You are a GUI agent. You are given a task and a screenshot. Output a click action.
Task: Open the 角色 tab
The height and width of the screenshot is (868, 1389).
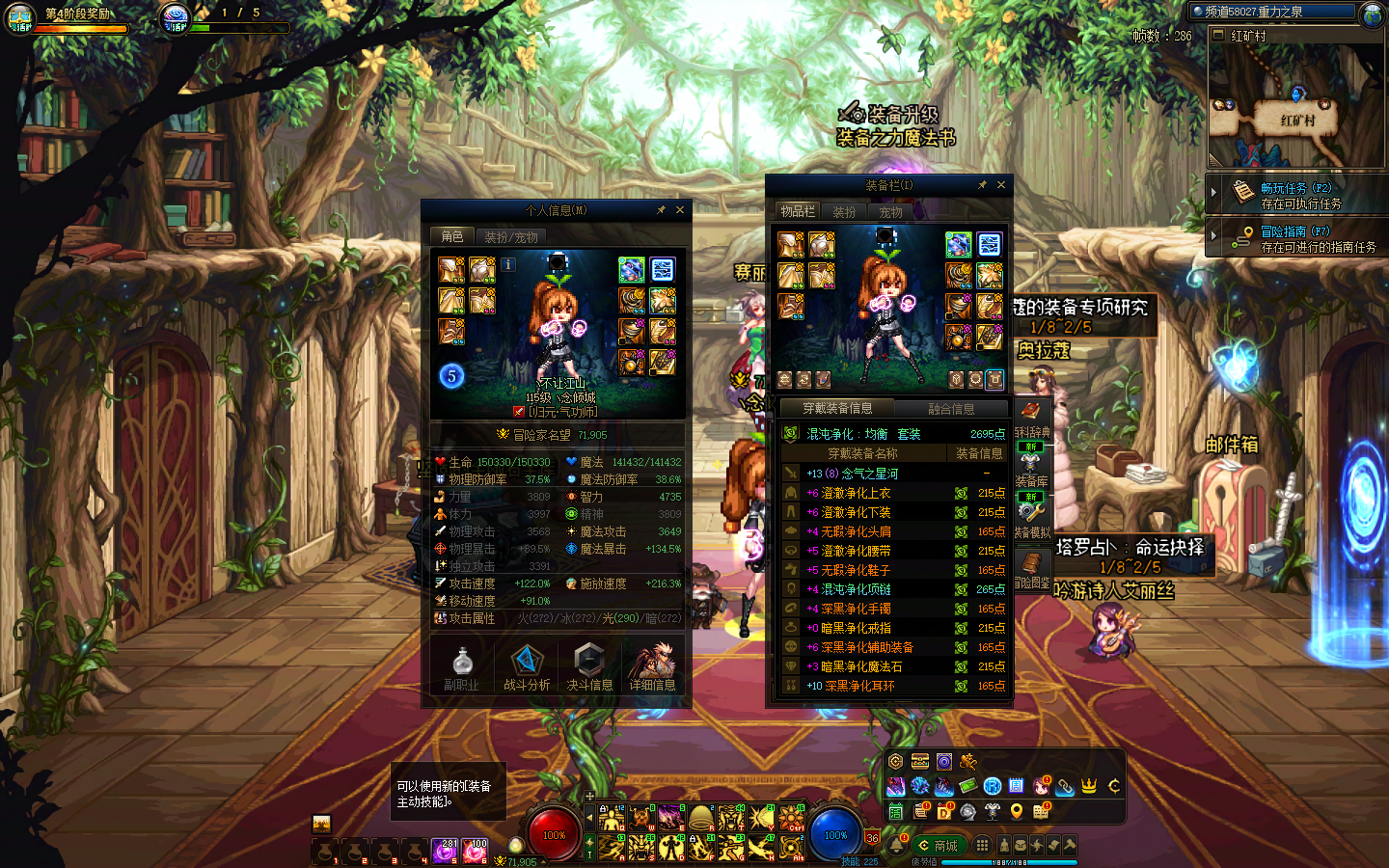point(452,236)
